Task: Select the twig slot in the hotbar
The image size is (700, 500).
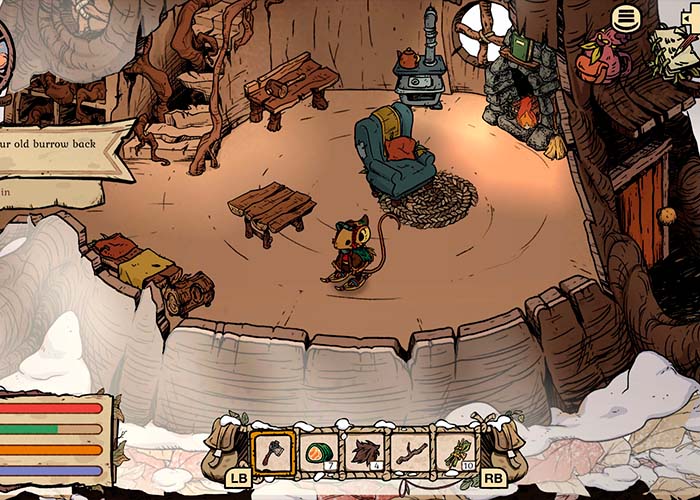Action: (410, 451)
